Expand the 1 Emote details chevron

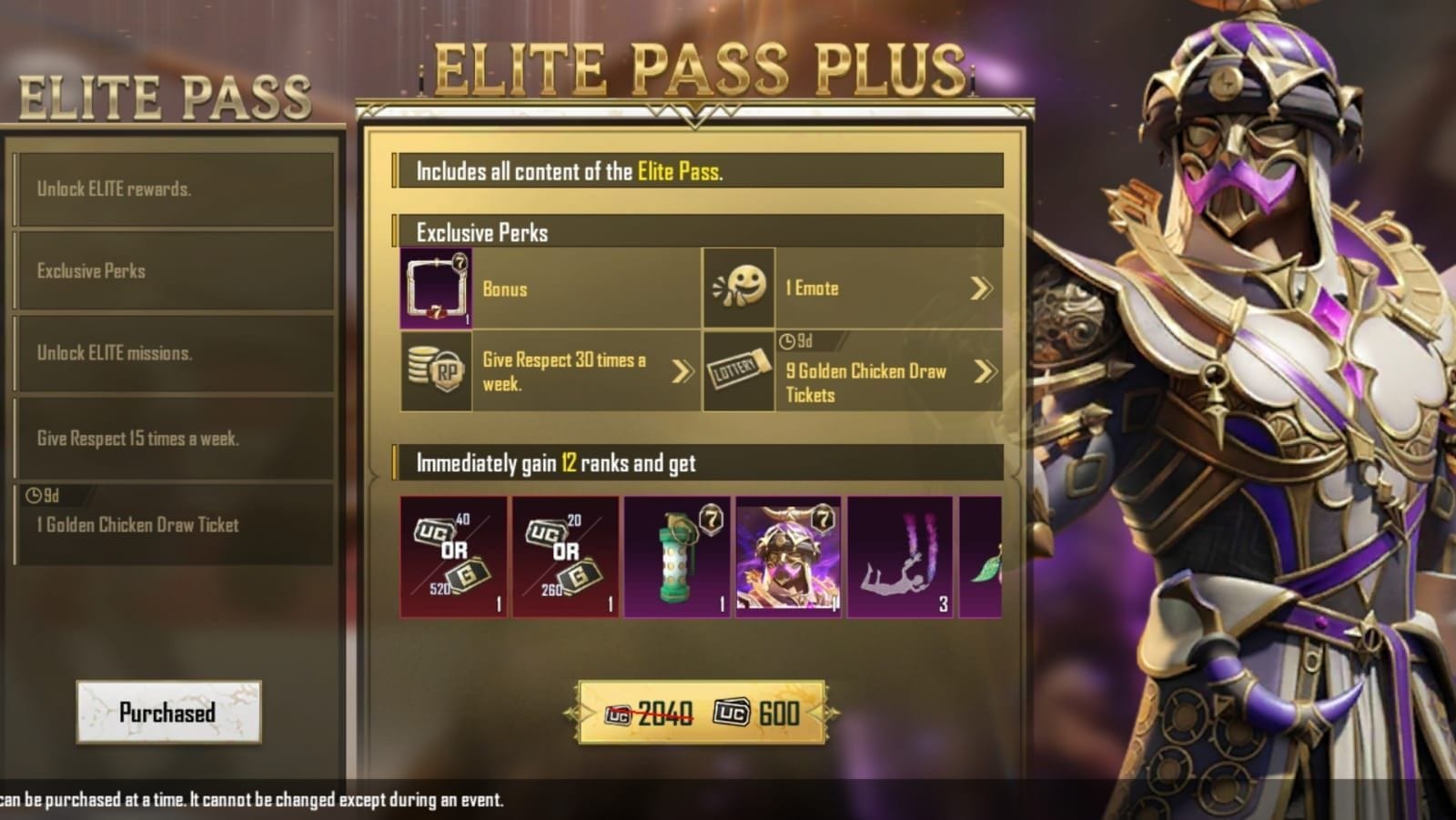pos(980,288)
